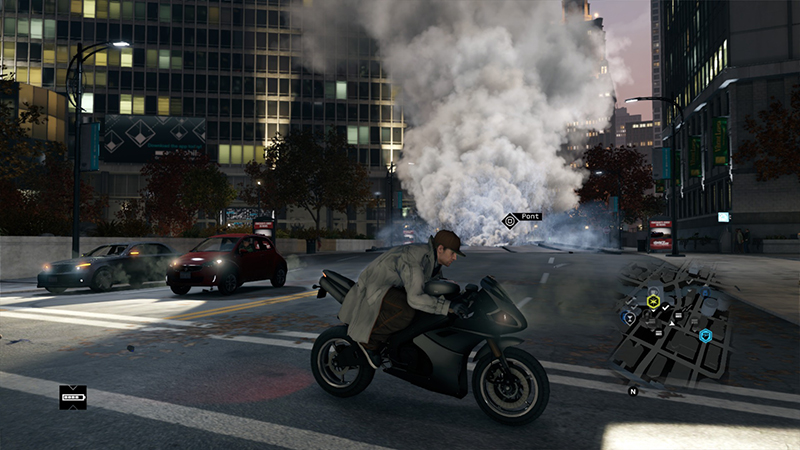Select the Pont hack marker
Screen dimensions: 800x450
(x=510, y=220)
